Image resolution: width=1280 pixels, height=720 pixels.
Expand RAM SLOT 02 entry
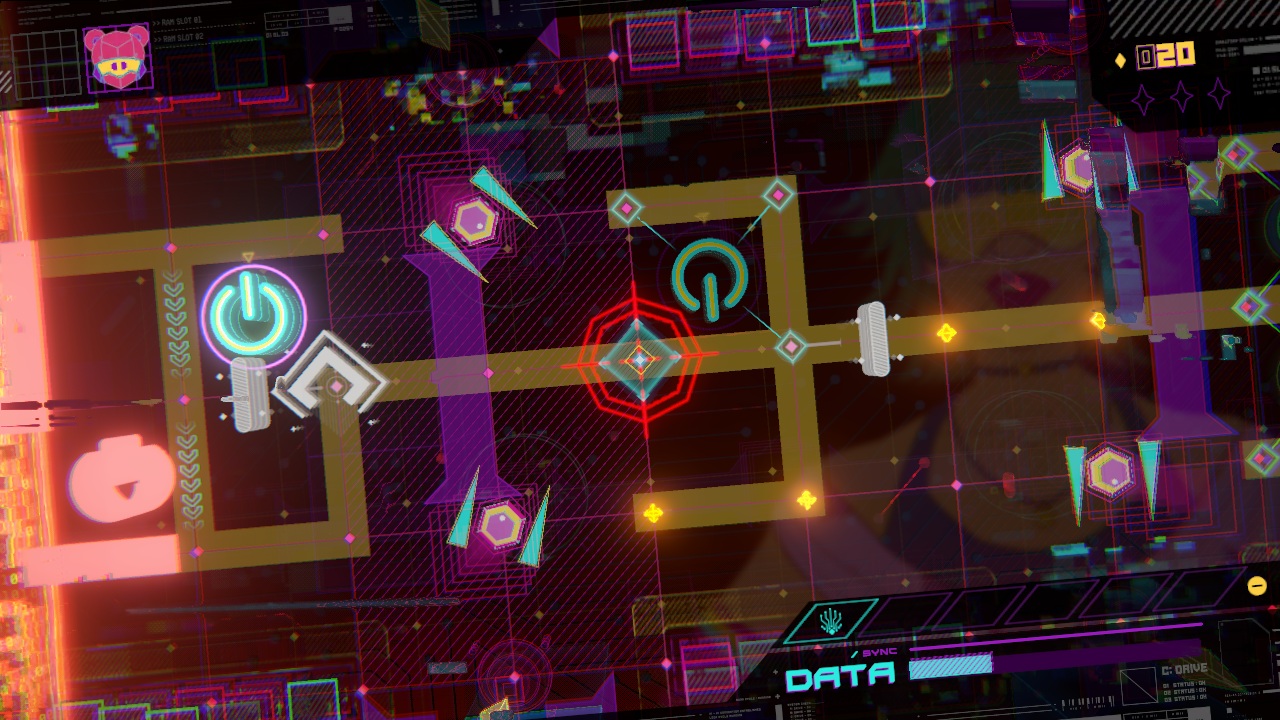tap(179, 37)
